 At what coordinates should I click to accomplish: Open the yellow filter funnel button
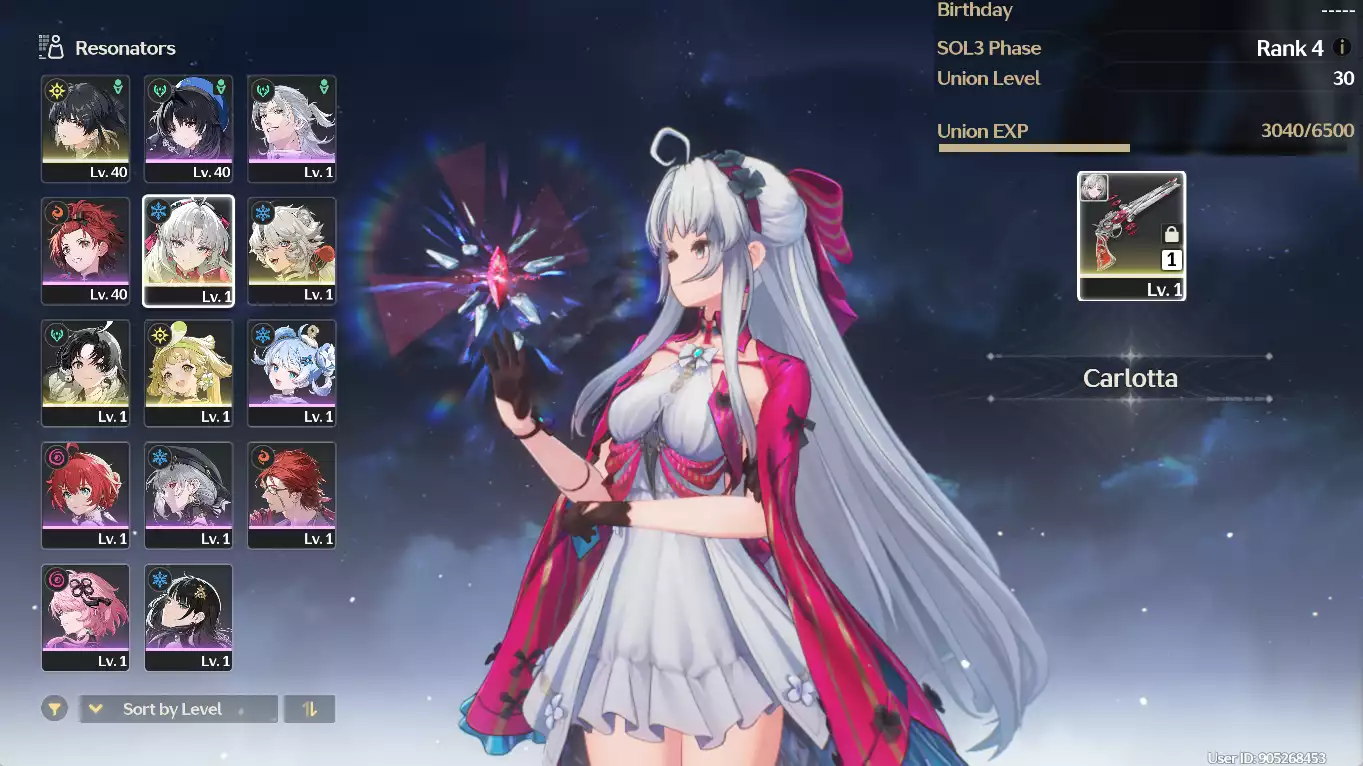pos(55,709)
